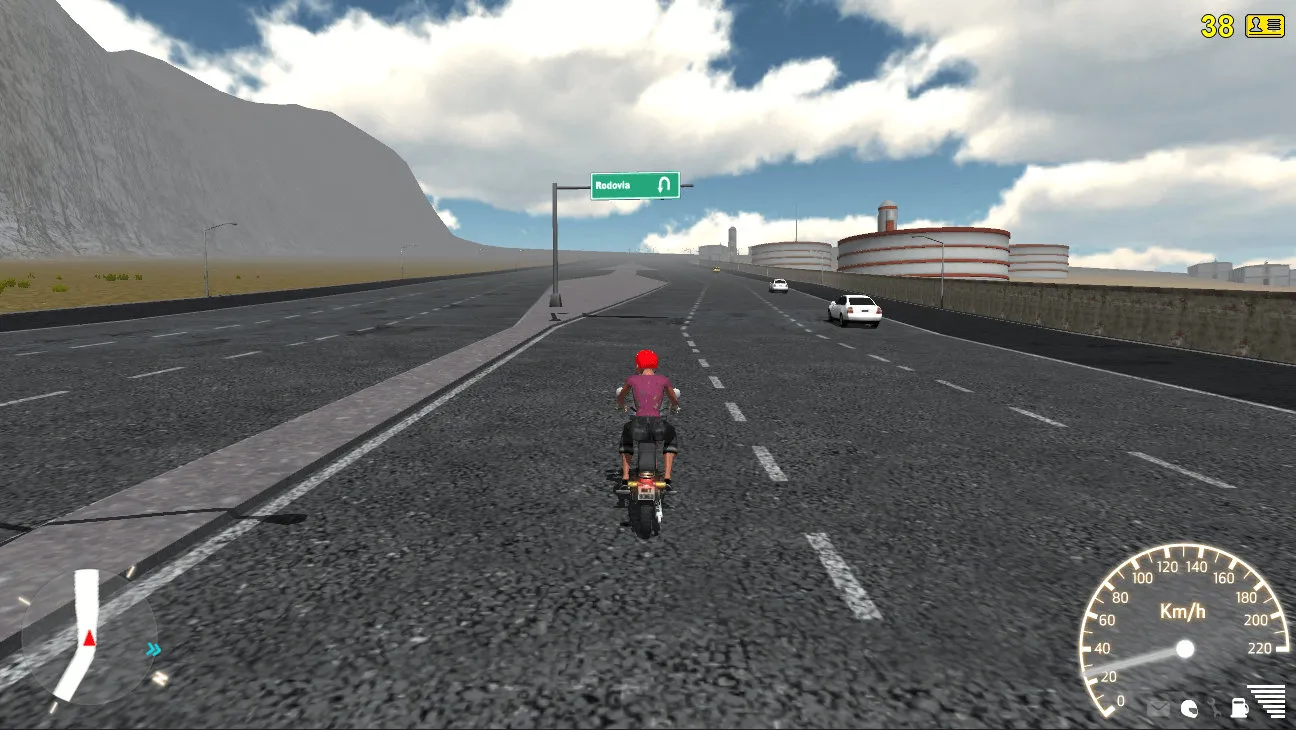The width and height of the screenshot is (1296, 730).
Task: Click the fuel pump icon
Action: click(x=1240, y=709)
